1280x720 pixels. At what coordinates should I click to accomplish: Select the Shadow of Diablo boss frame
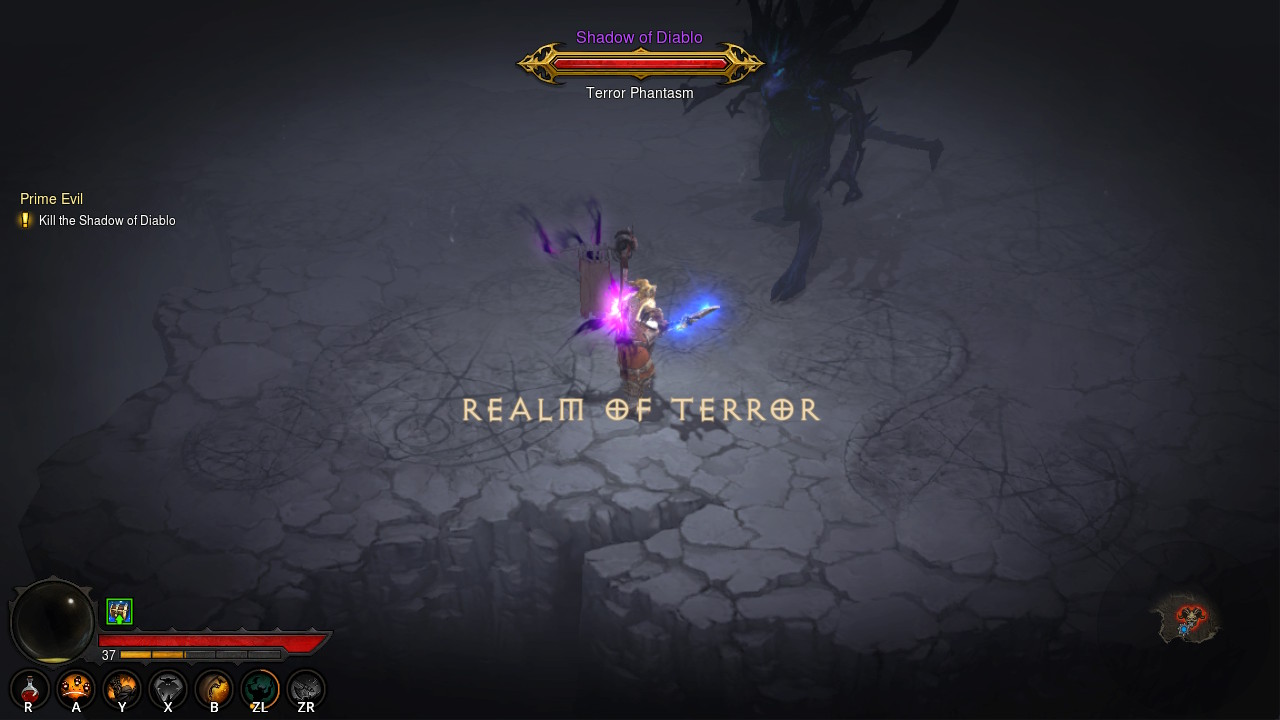click(640, 64)
